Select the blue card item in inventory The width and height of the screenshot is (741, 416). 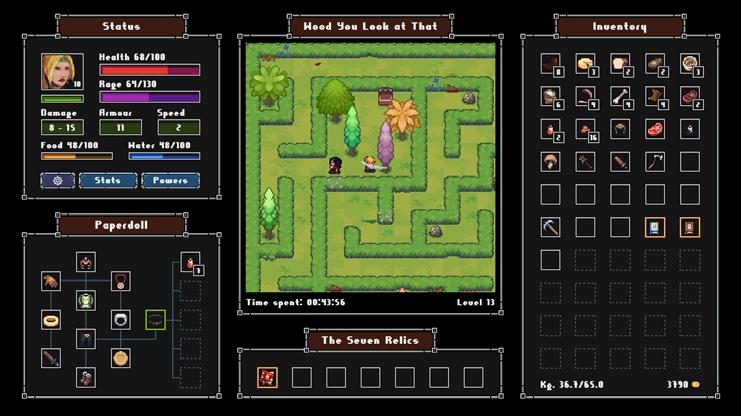[654, 227]
